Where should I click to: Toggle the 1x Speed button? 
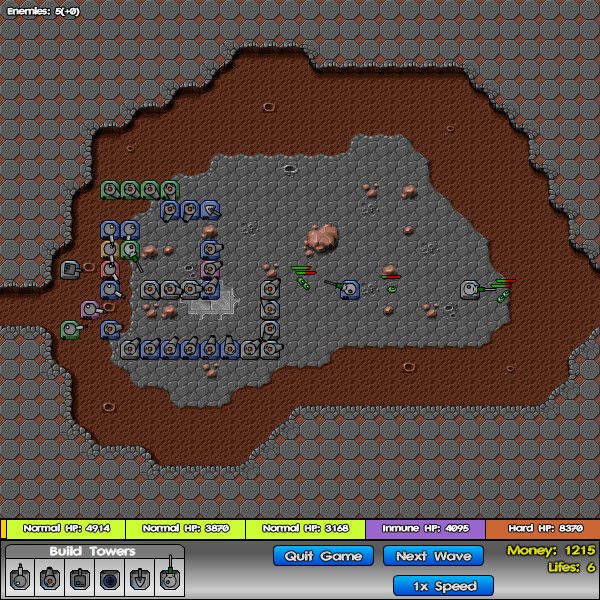(x=443, y=586)
